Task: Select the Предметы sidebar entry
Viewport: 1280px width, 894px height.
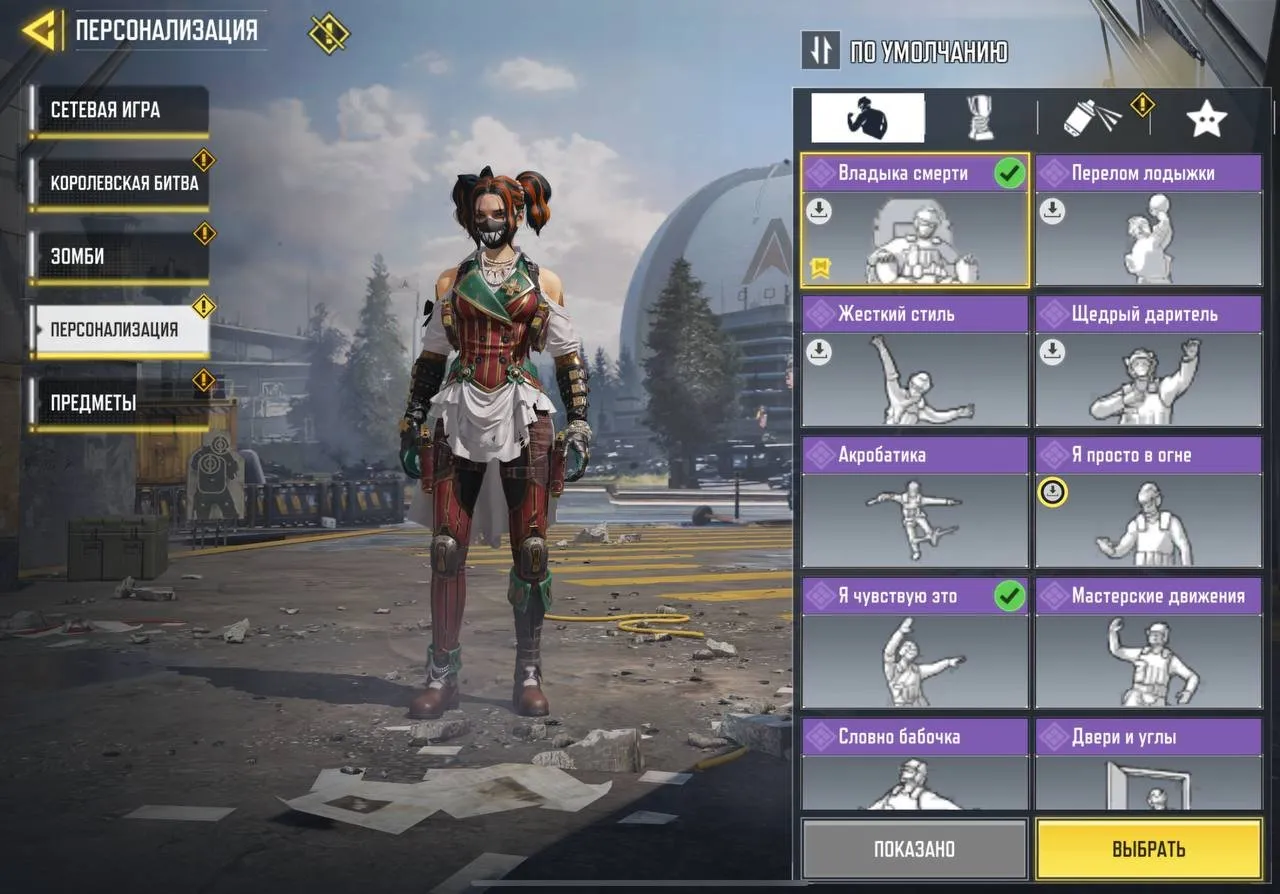Action: point(122,401)
